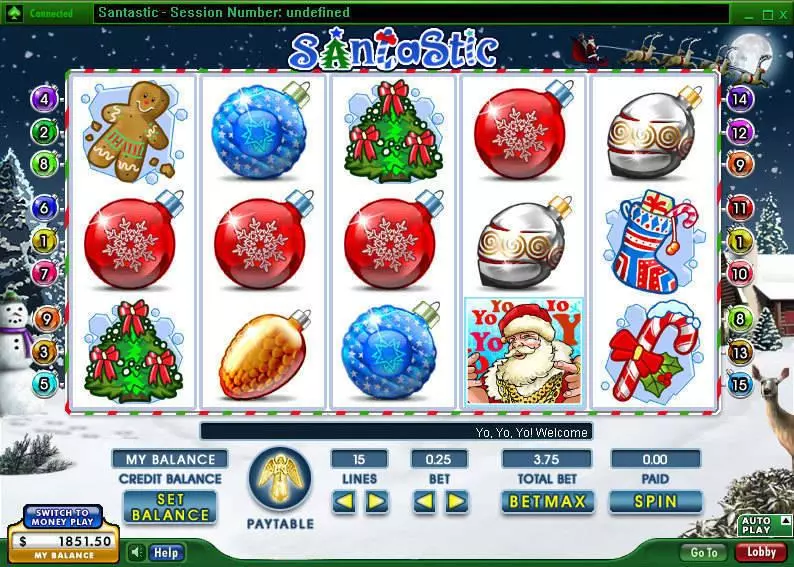This screenshot has height=567, width=794.
Task: Enable Auto Play
Action: 756,525
